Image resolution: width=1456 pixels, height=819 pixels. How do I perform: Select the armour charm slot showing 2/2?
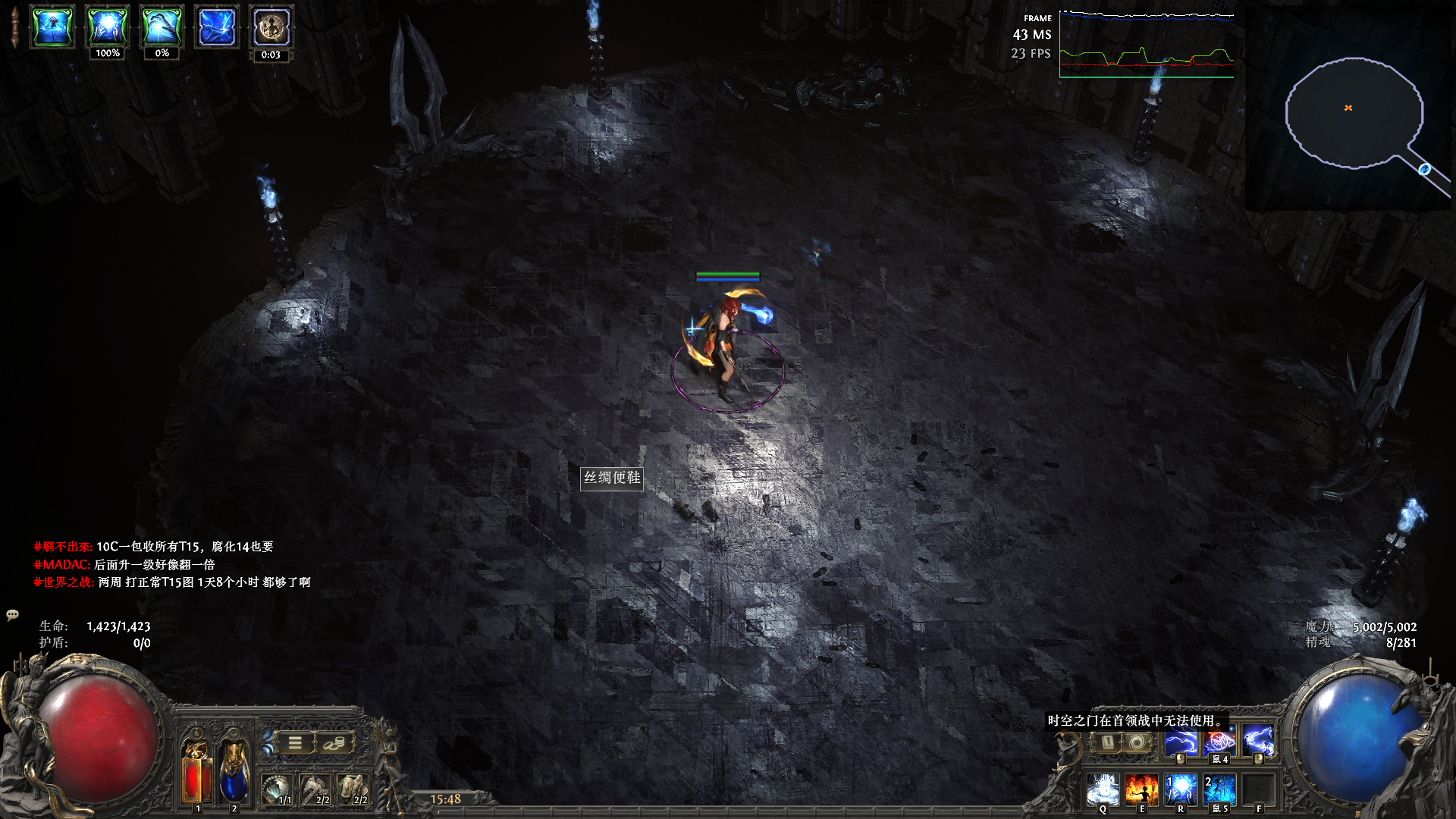tap(352, 789)
